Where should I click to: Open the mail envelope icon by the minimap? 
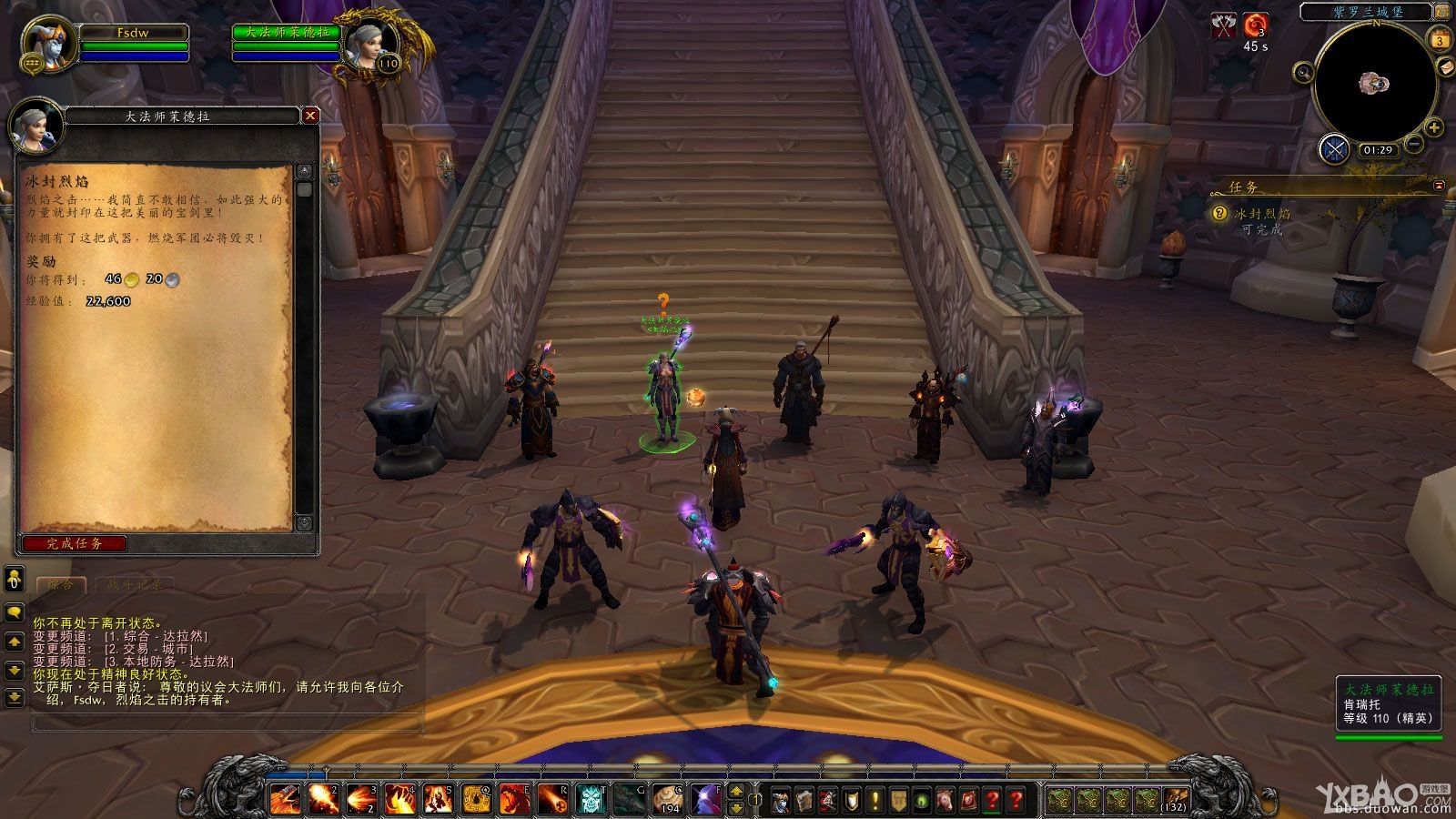[x=1446, y=67]
